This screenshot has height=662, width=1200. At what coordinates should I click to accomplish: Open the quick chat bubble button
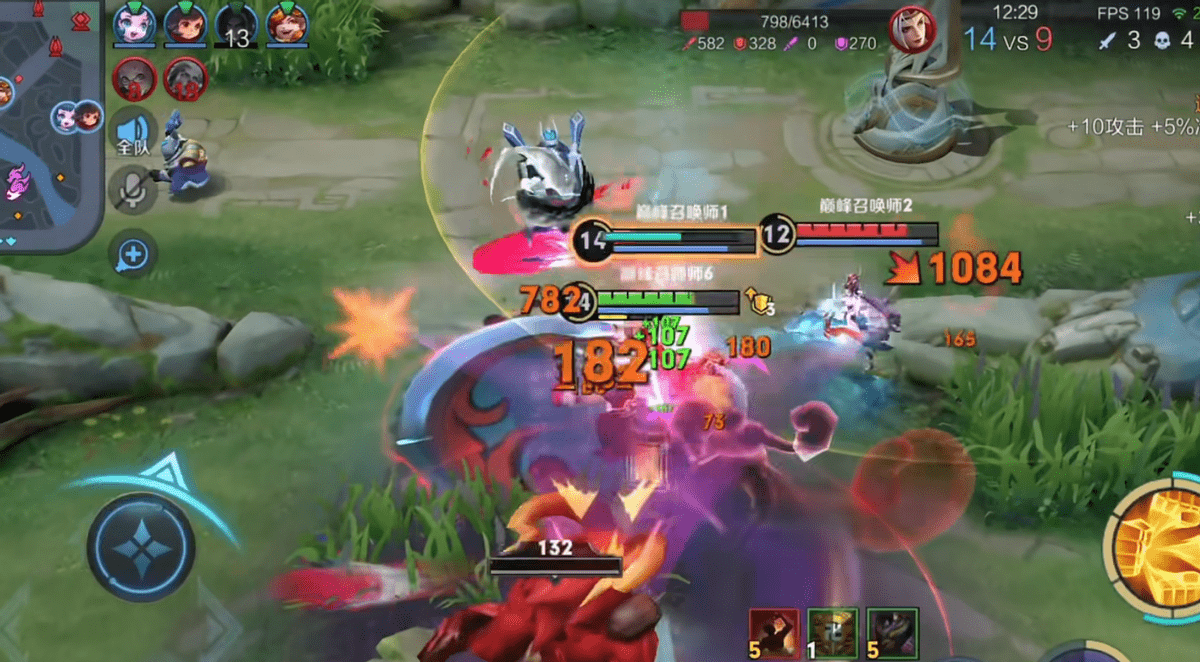133,256
